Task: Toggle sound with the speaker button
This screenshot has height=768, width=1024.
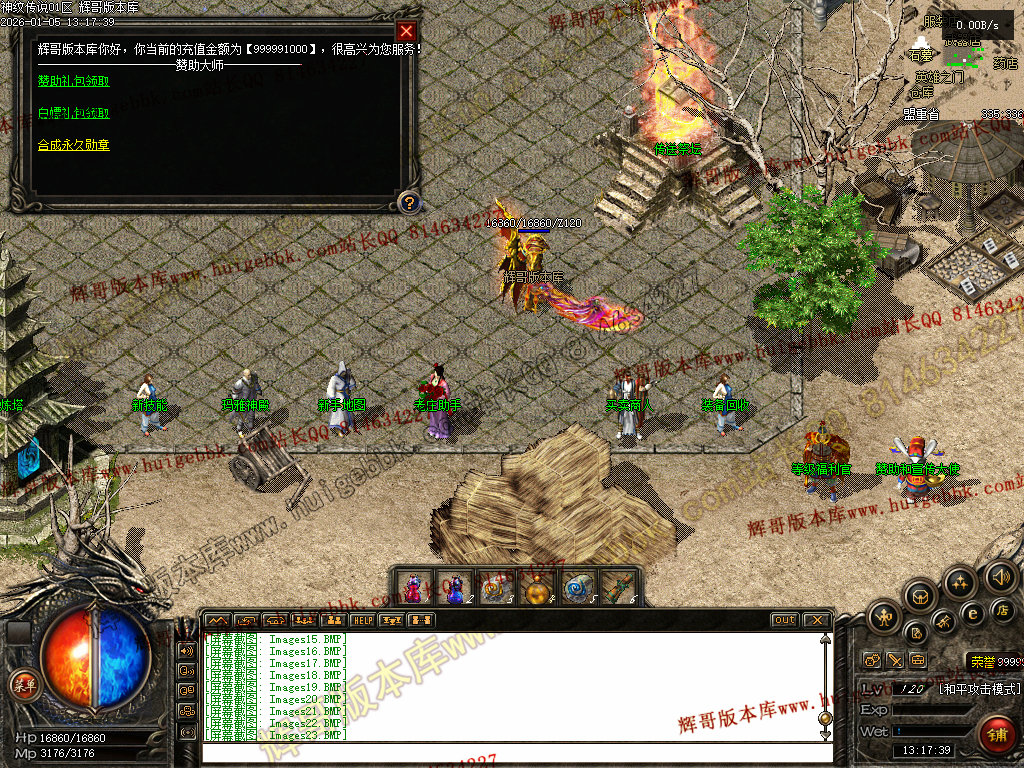Action: tap(1000, 577)
